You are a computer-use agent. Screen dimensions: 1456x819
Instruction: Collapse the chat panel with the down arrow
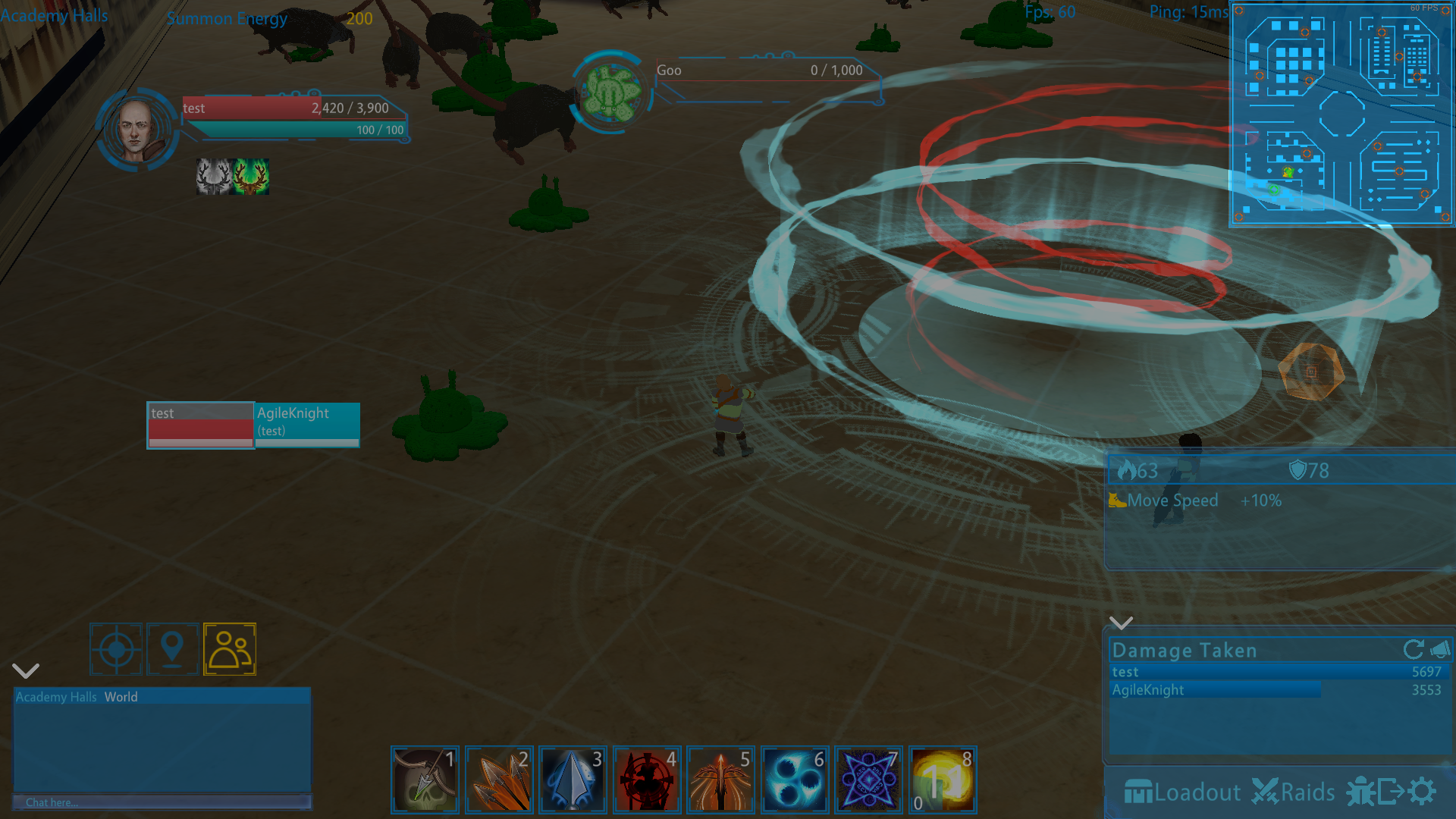25,670
